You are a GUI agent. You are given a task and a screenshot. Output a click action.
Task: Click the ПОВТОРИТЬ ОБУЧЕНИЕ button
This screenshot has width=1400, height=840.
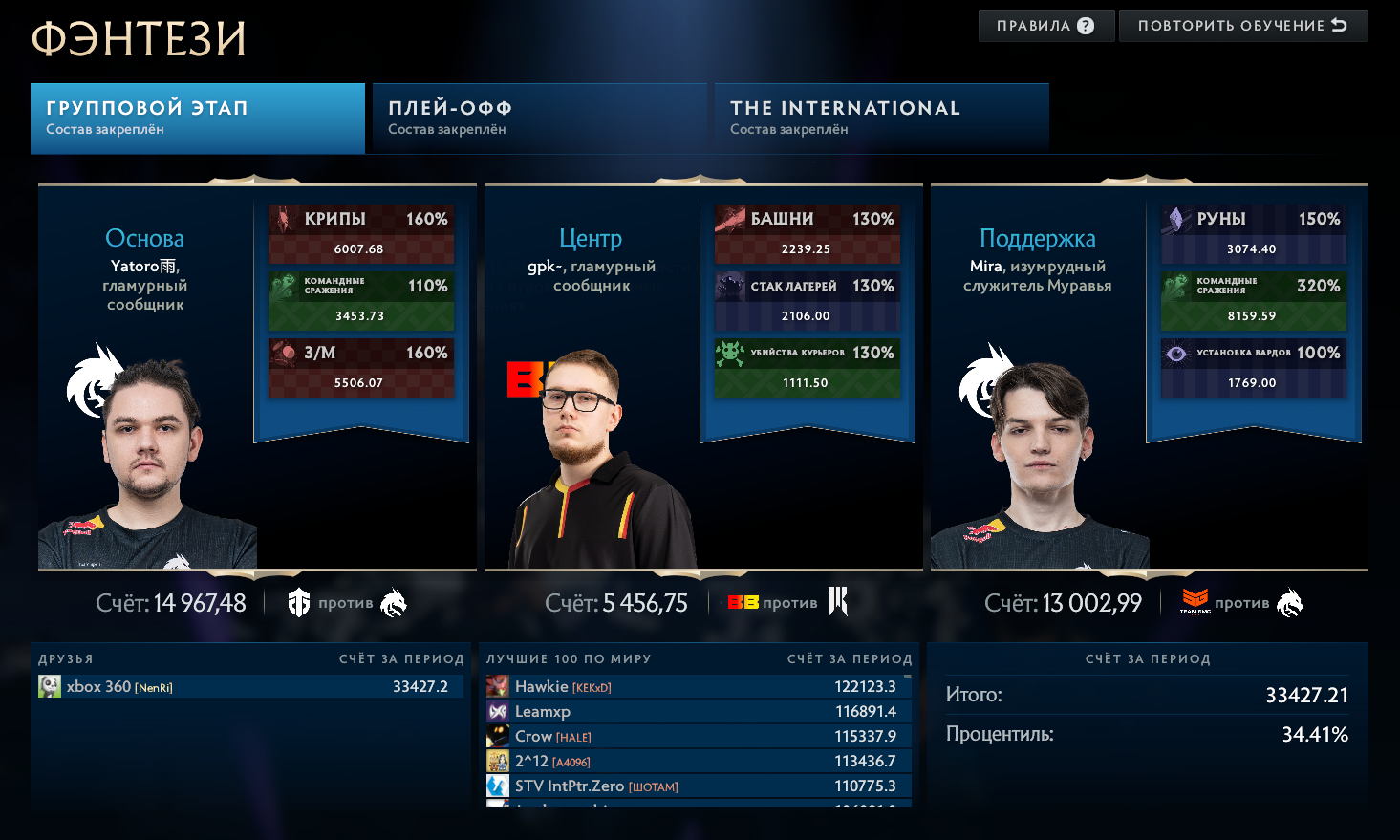[1242, 25]
